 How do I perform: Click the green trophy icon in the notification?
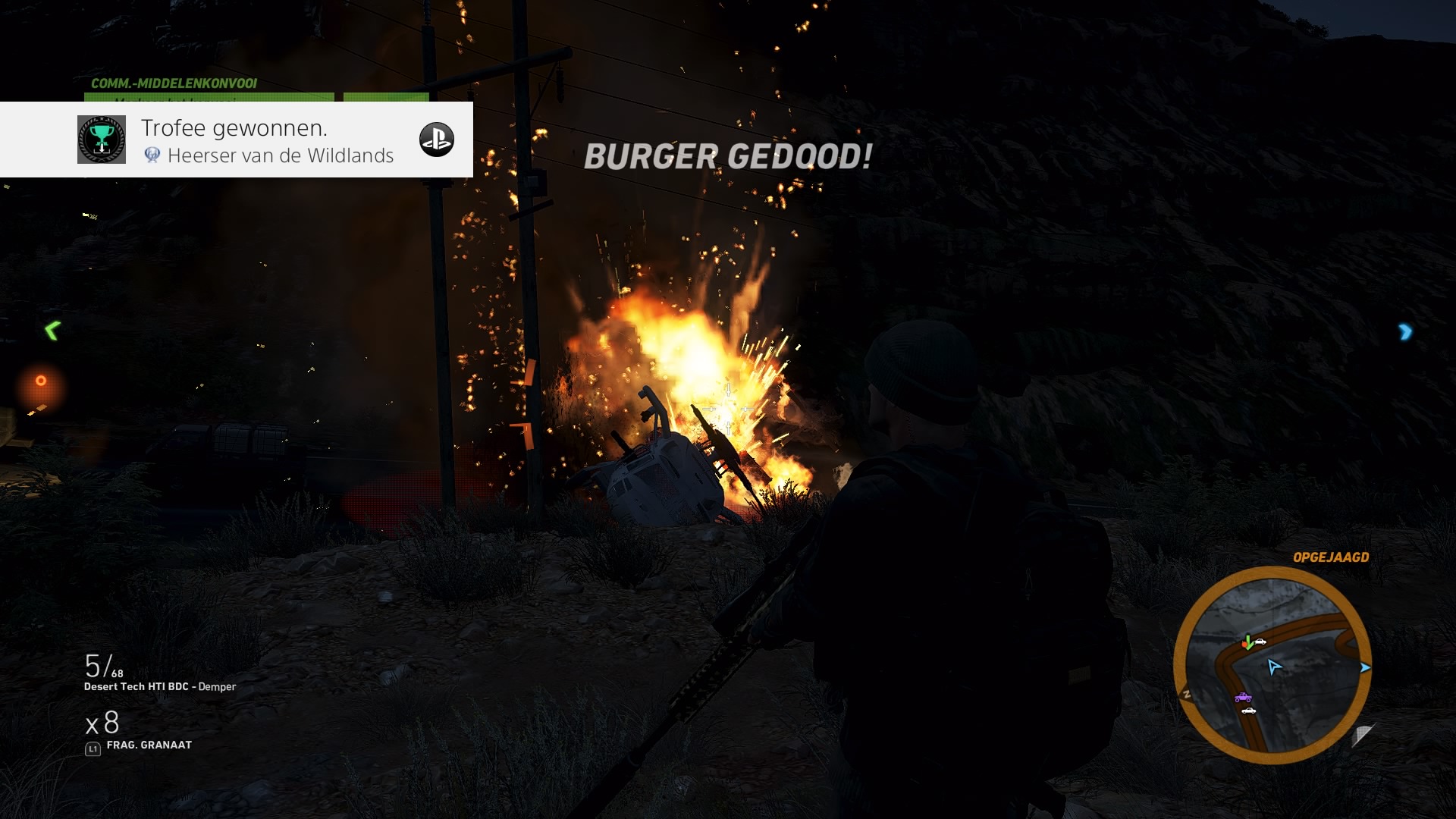[x=101, y=139]
